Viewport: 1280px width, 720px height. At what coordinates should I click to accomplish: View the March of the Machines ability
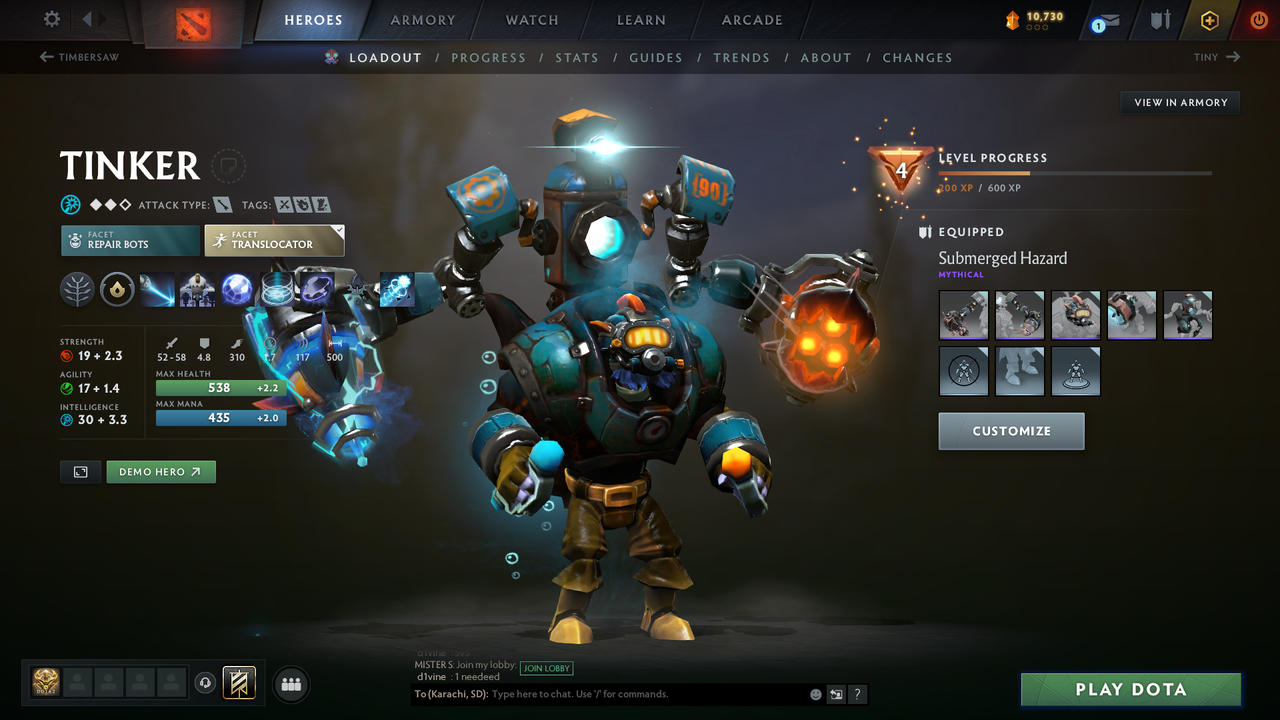[x=197, y=289]
